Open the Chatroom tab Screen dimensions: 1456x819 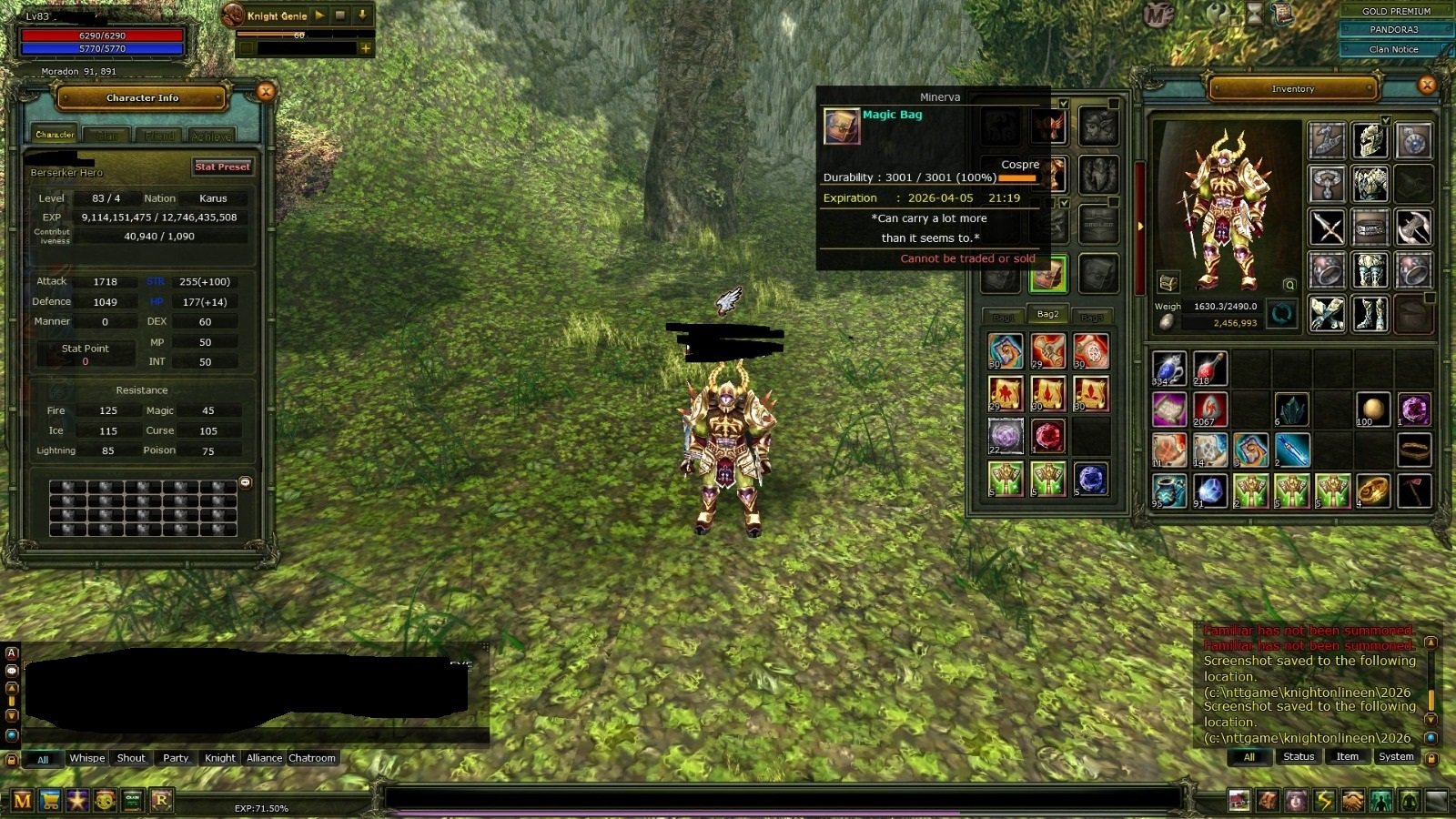coord(312,758)
